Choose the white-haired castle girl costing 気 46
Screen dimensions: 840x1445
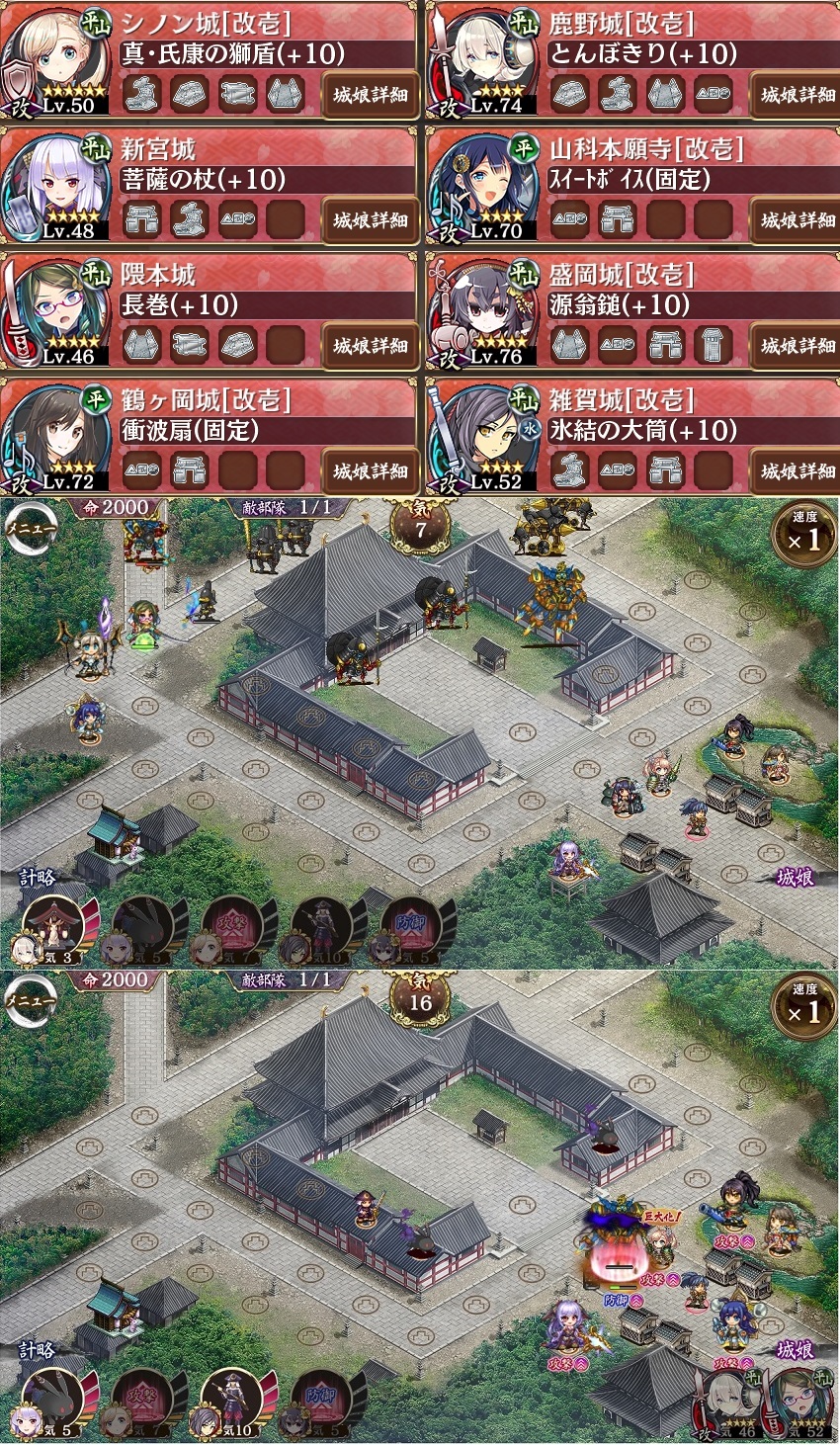click(x=729, y=1402)
